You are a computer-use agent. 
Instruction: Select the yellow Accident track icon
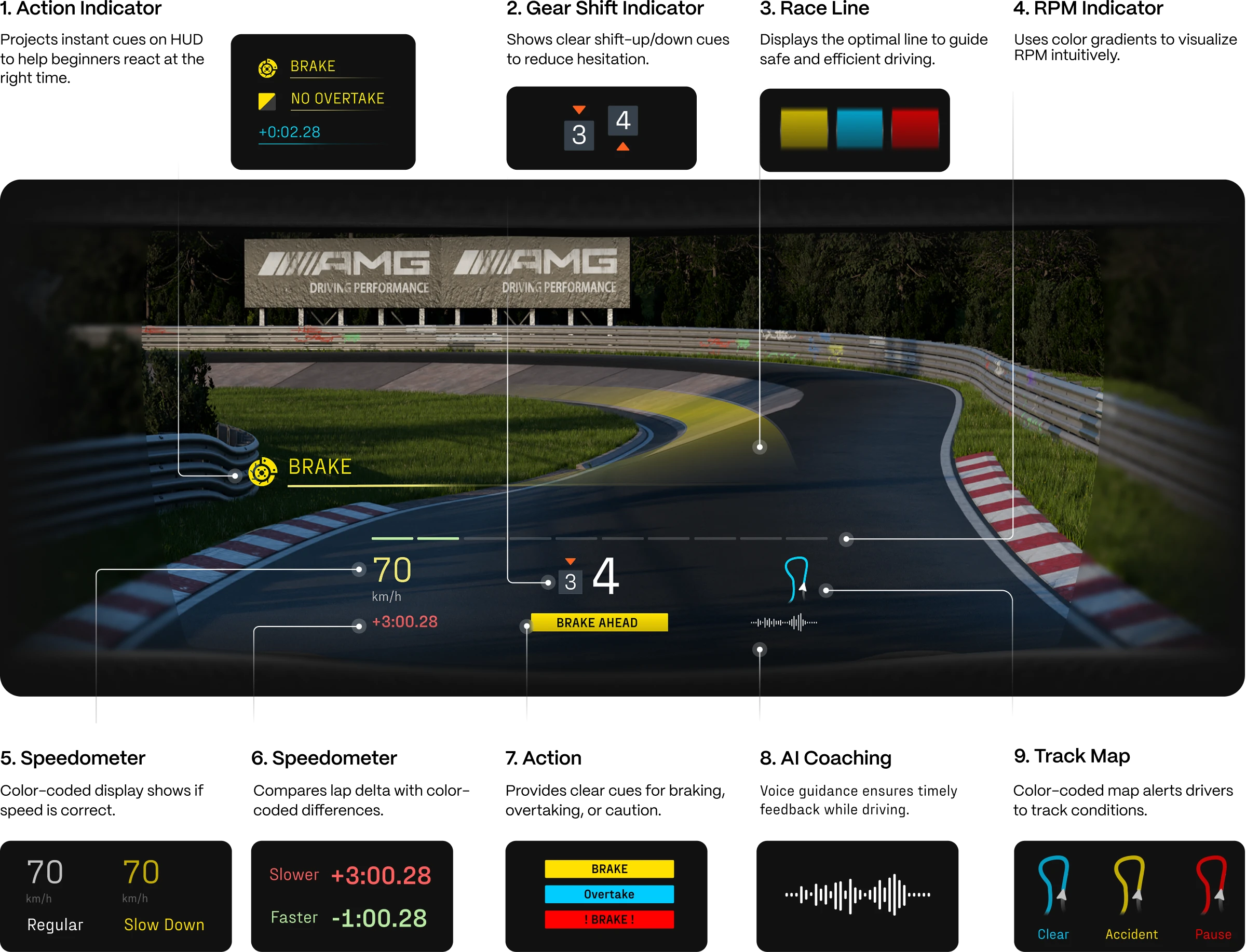point(1130,886)
